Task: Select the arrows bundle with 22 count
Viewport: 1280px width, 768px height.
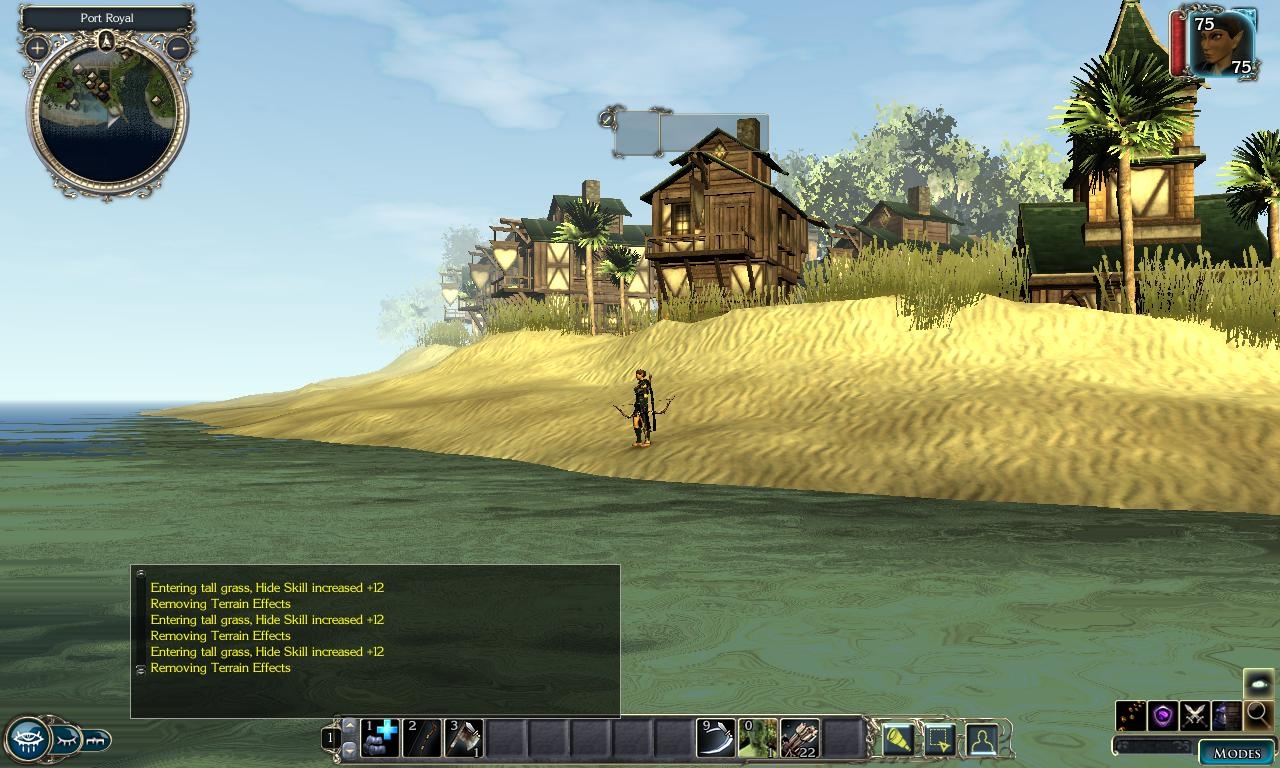Action: 800,738
